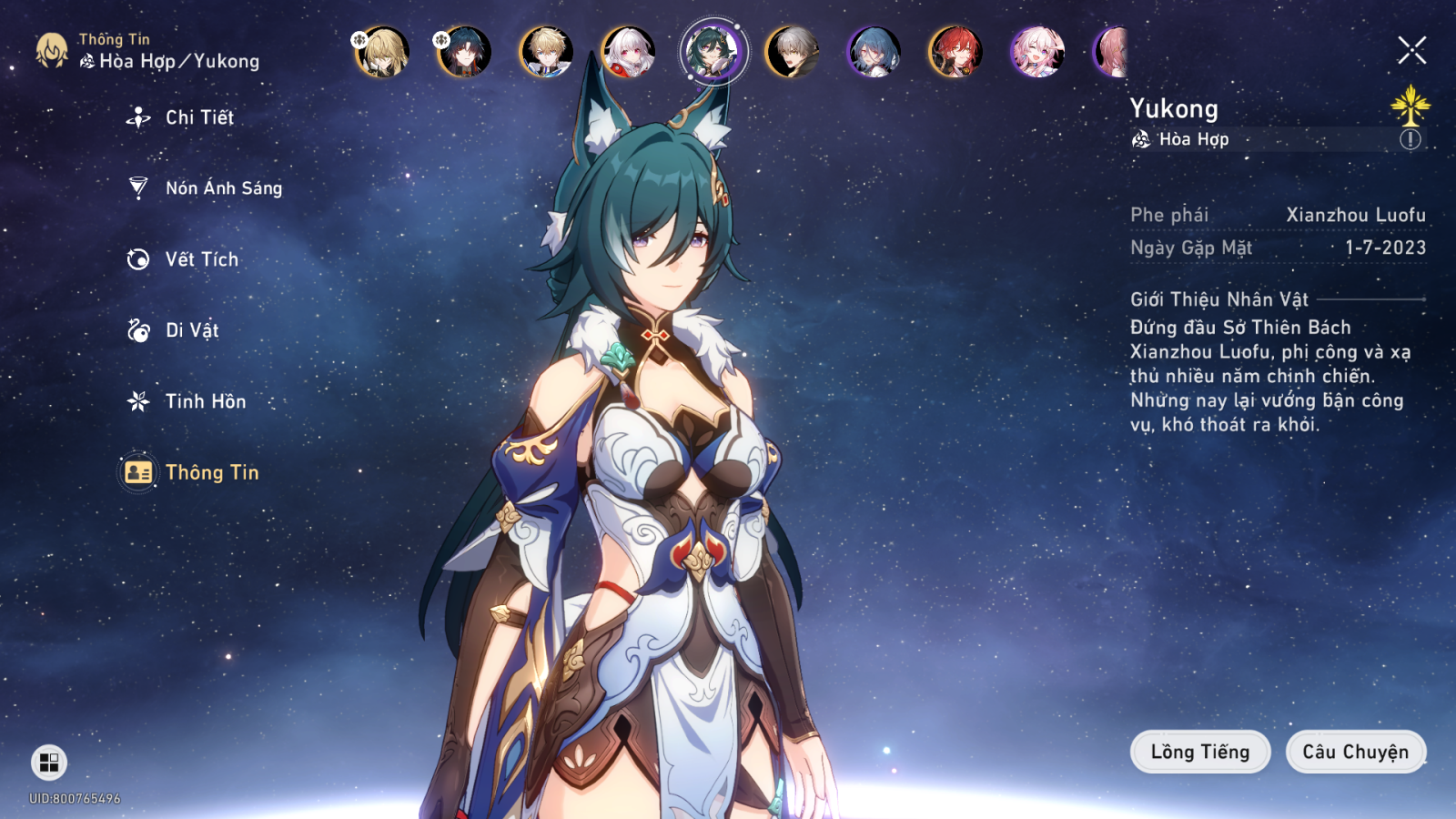Close the character screen with the X
Screen dimensions: 1456x819
(1411, 50)
